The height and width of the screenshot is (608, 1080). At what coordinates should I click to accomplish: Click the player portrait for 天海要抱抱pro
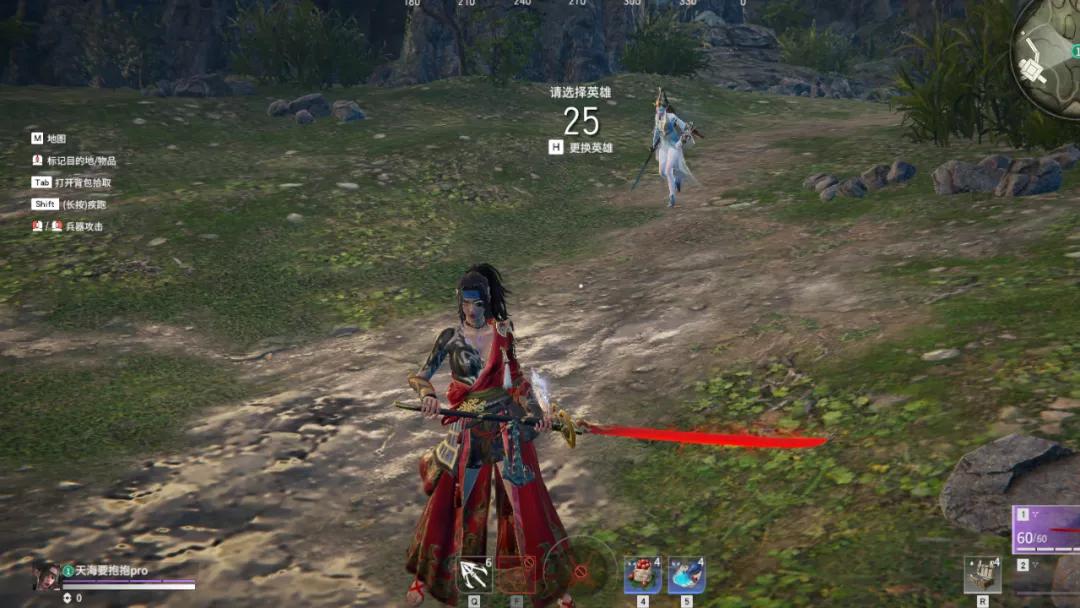(46, 574)
